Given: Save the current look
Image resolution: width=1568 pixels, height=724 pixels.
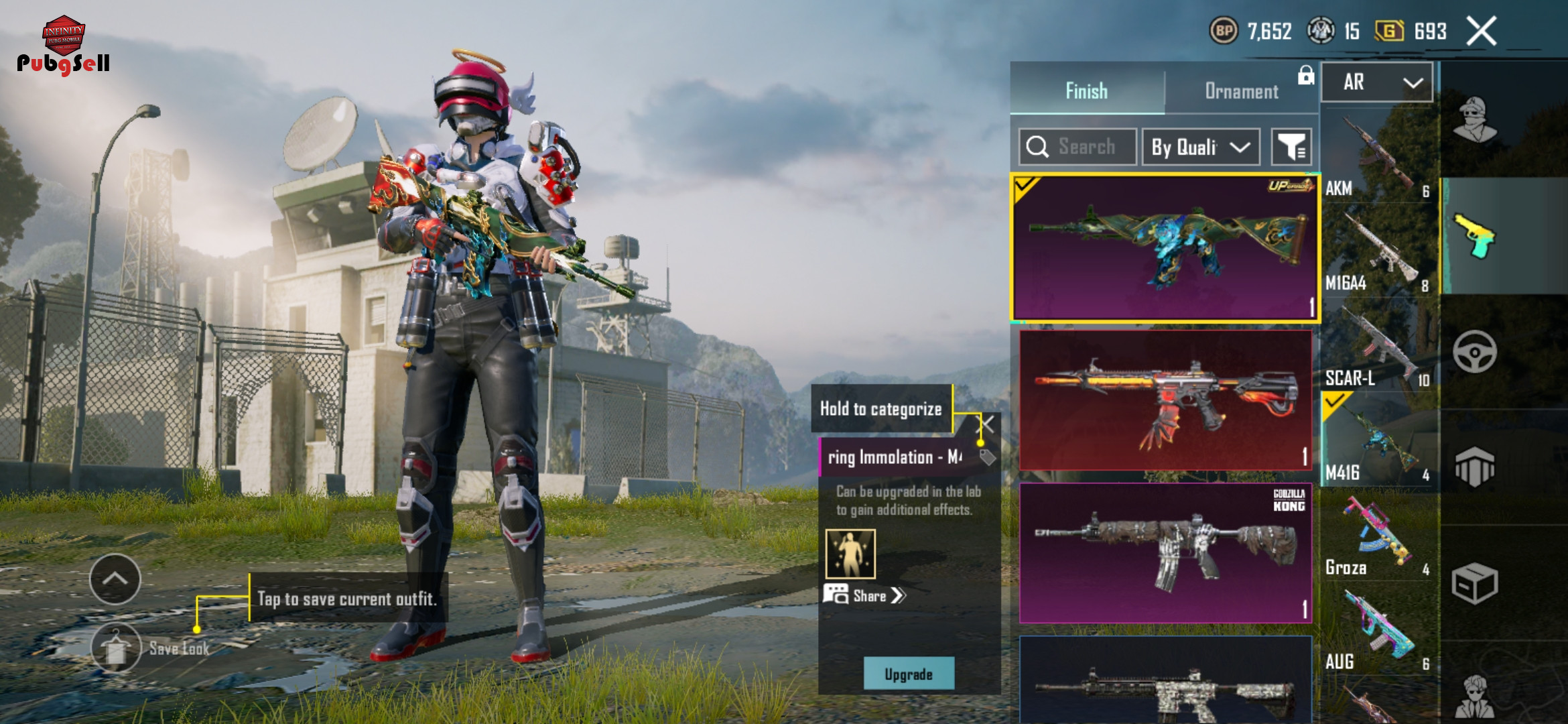Looking at the screenshot, I should (117, 648).
